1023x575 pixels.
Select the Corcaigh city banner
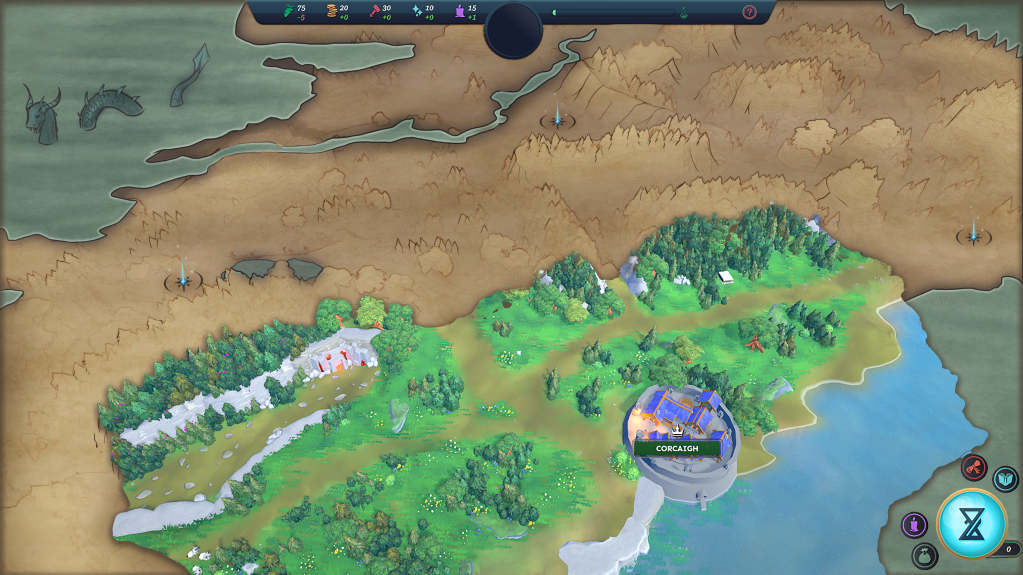(x=677, y=448)
